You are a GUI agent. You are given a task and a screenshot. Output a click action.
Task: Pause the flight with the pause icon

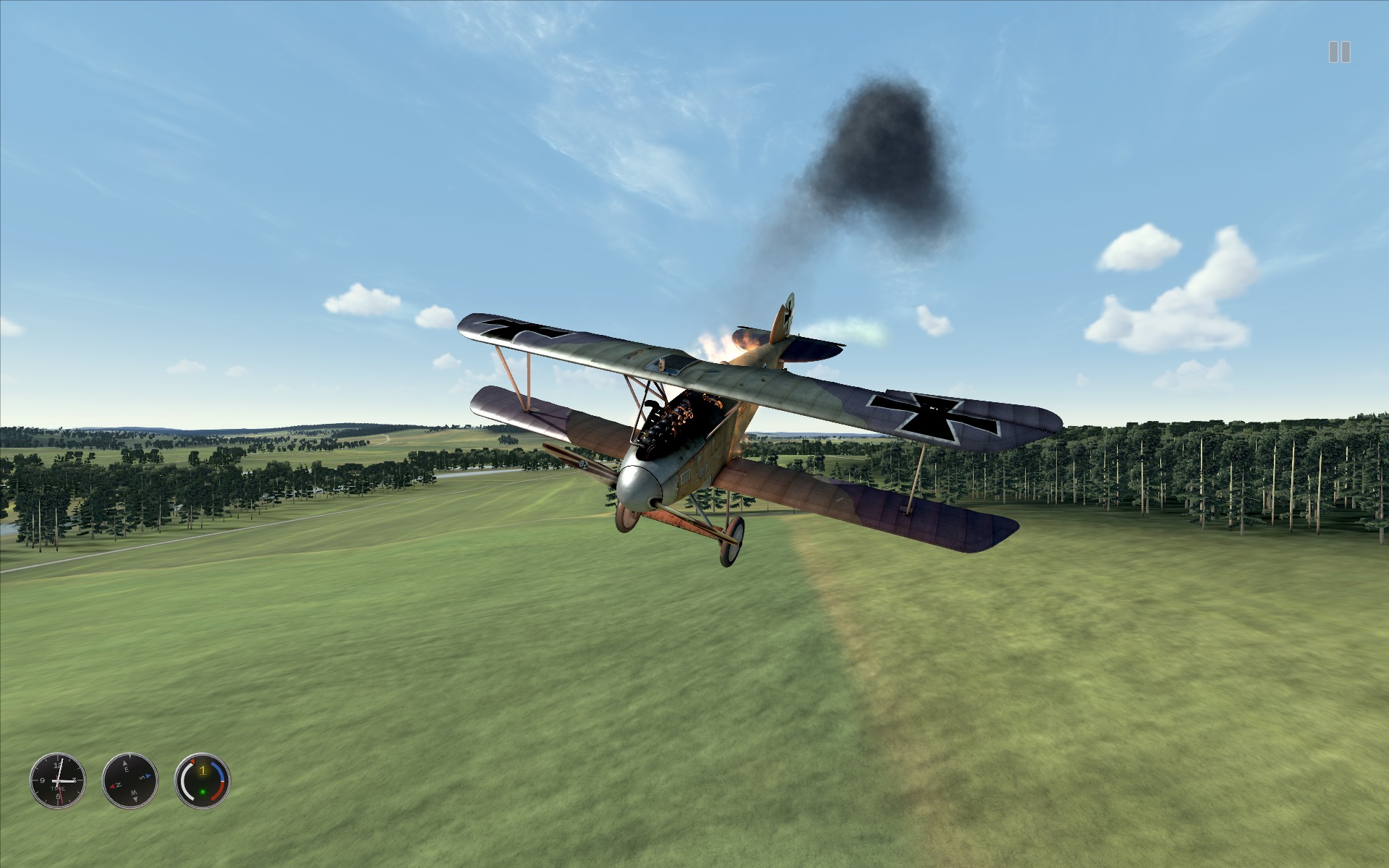coord(1339,52)
